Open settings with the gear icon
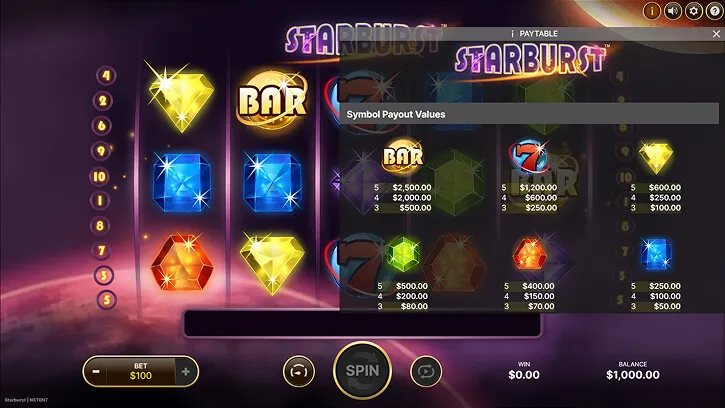Screen dimensions: 725x408 [x=692, y=12]
